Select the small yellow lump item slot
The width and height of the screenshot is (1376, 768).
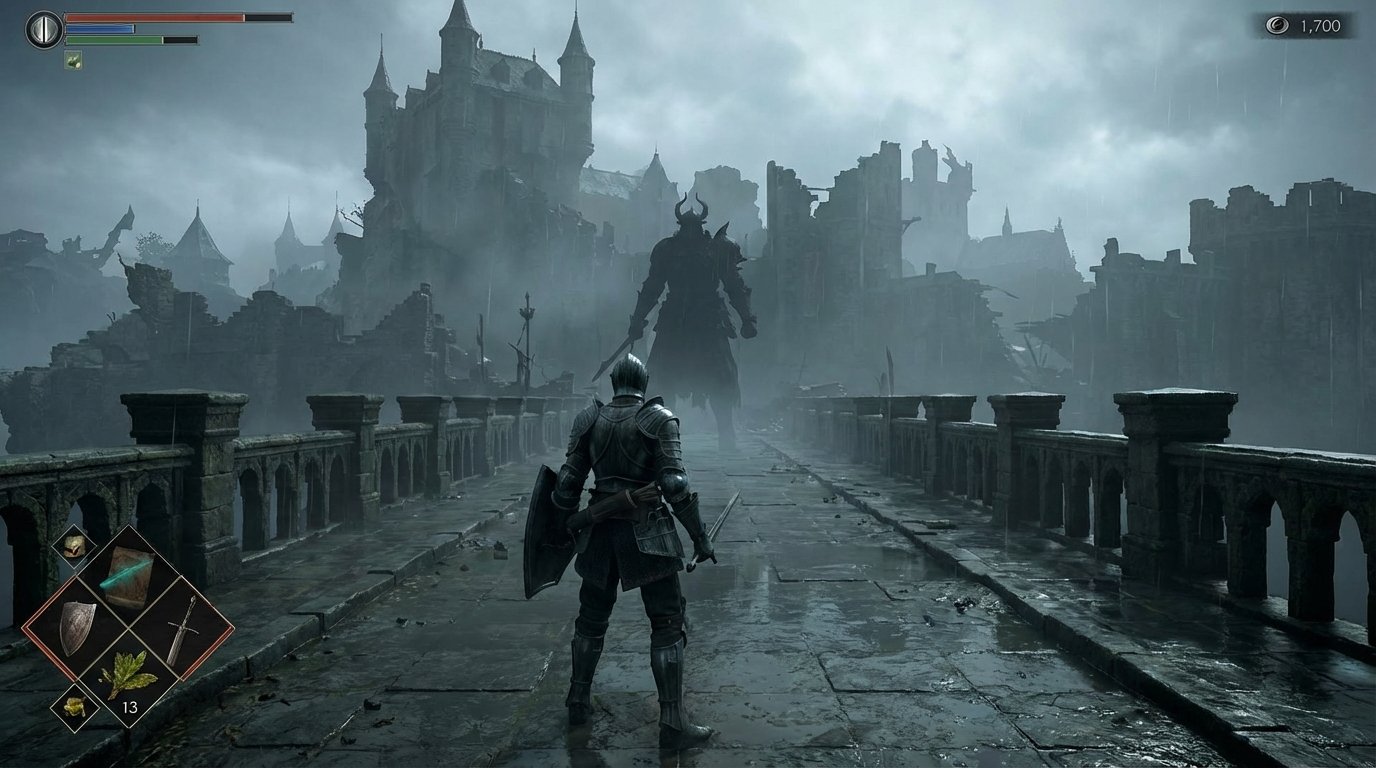(75, 707)
